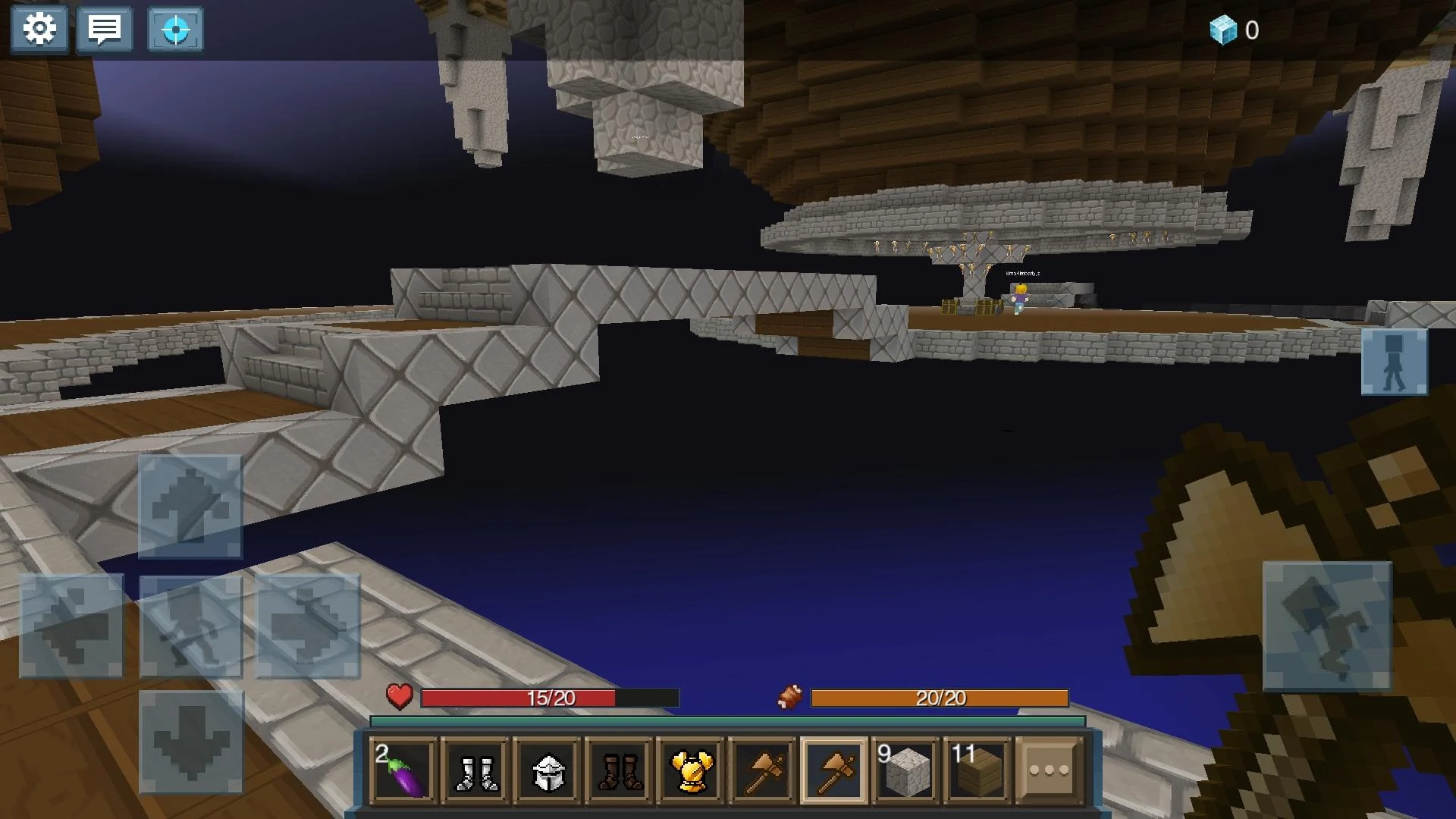This screenshot has width=1456, height=819.
Task: Equip the golden chestplate
Action: coord(690,768)
